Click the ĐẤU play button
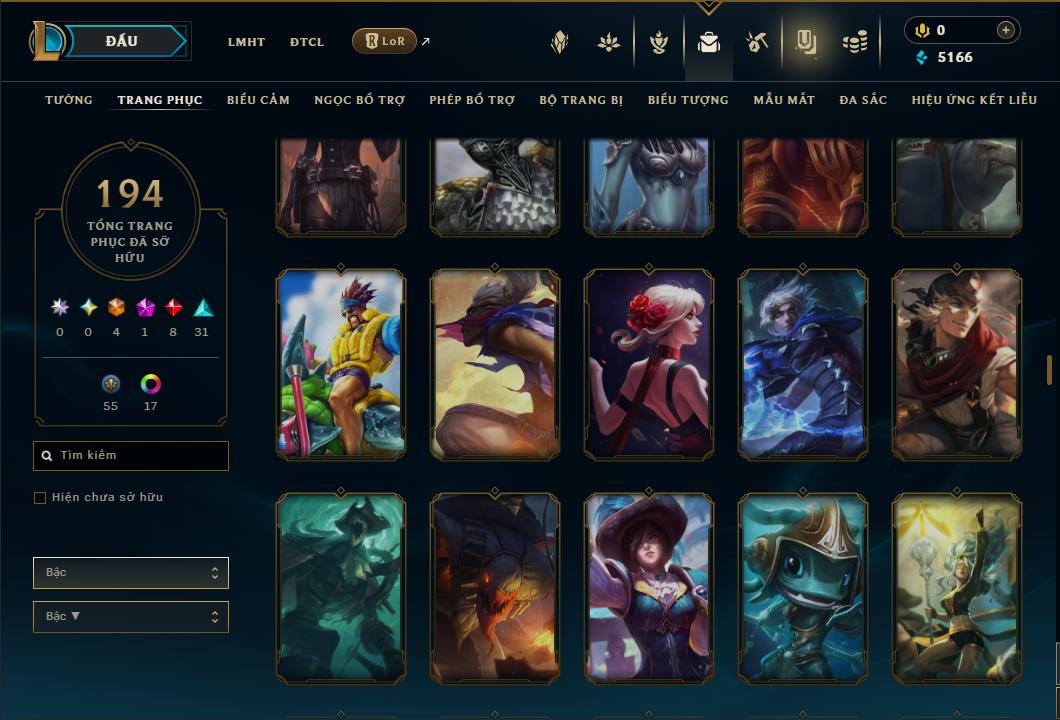The image size is (1060, 720). [122, 41]
